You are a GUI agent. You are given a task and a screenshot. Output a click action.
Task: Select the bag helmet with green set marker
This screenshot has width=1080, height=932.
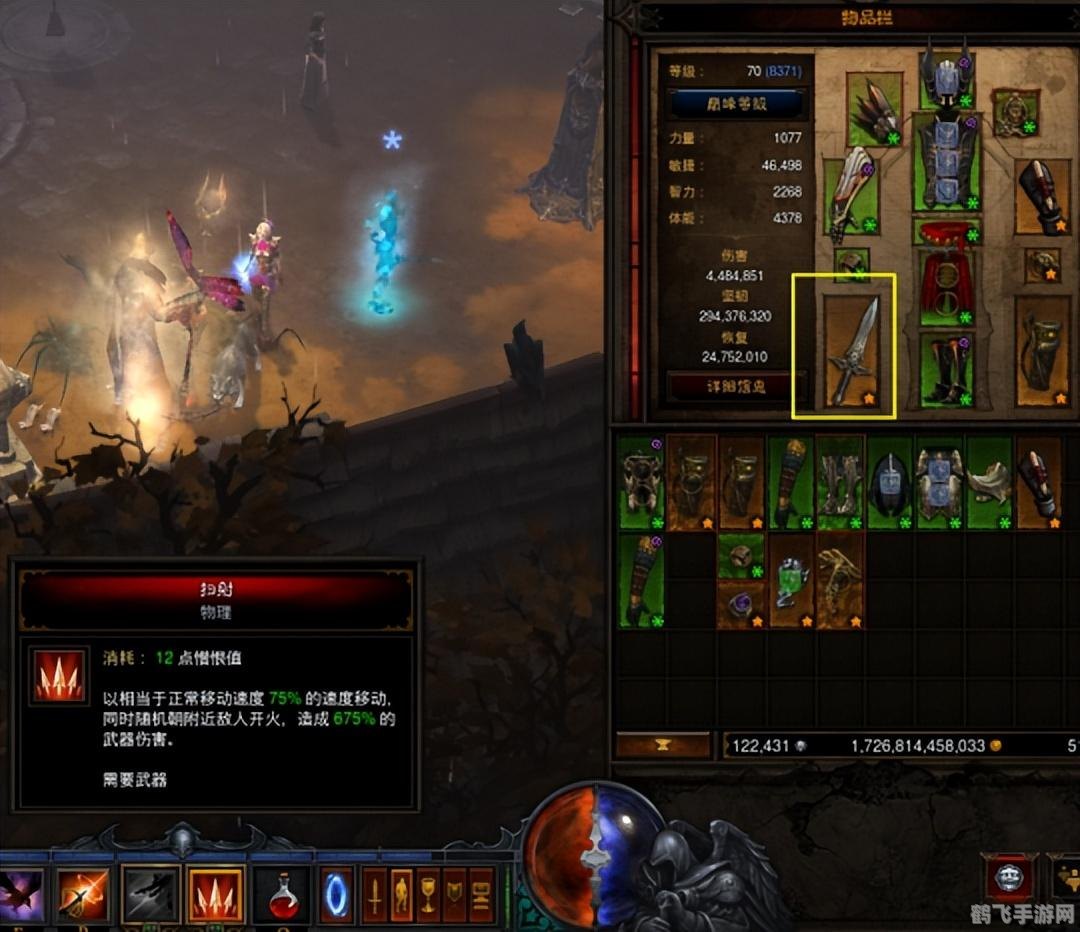pos(889,482)
